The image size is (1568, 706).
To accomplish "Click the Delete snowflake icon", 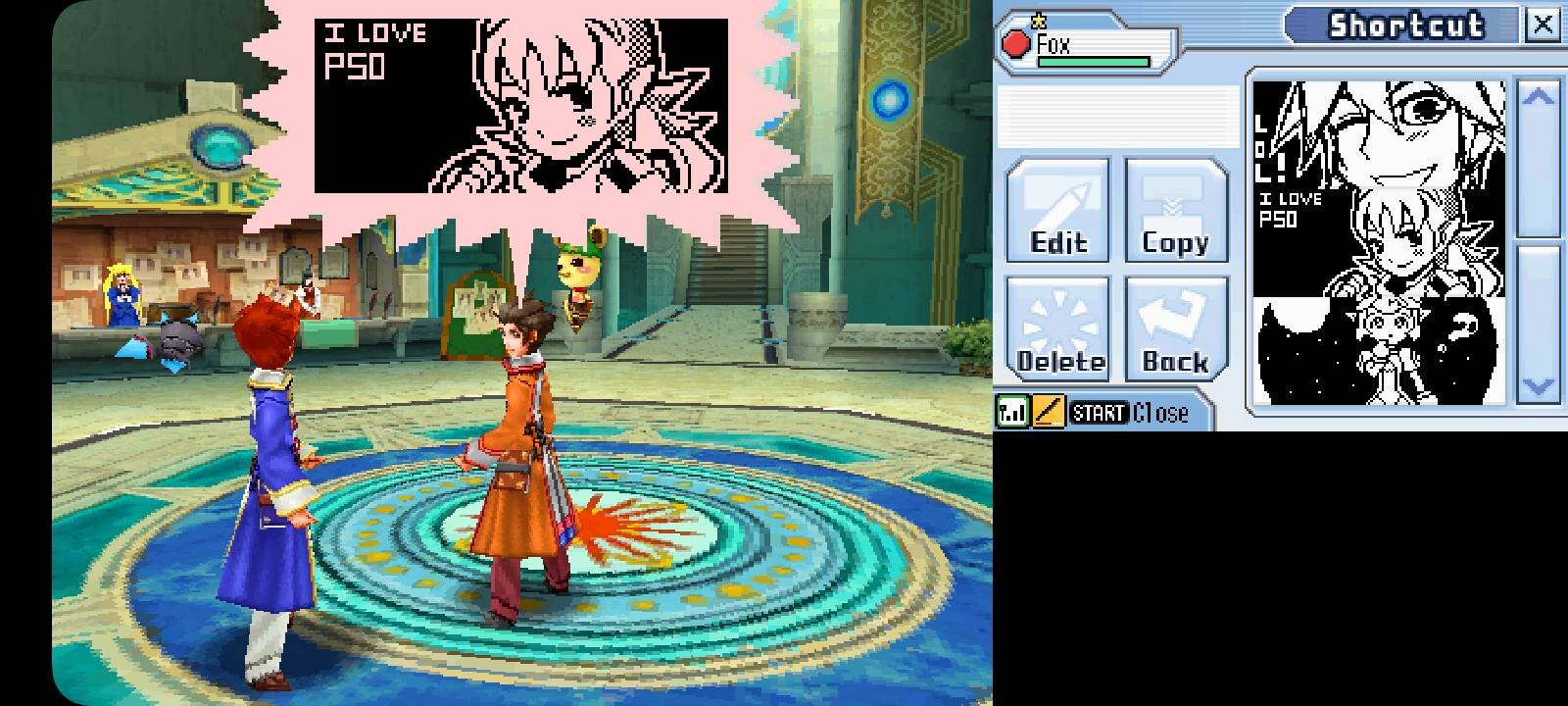I will pyautogui.click(x=1057, y=328).
